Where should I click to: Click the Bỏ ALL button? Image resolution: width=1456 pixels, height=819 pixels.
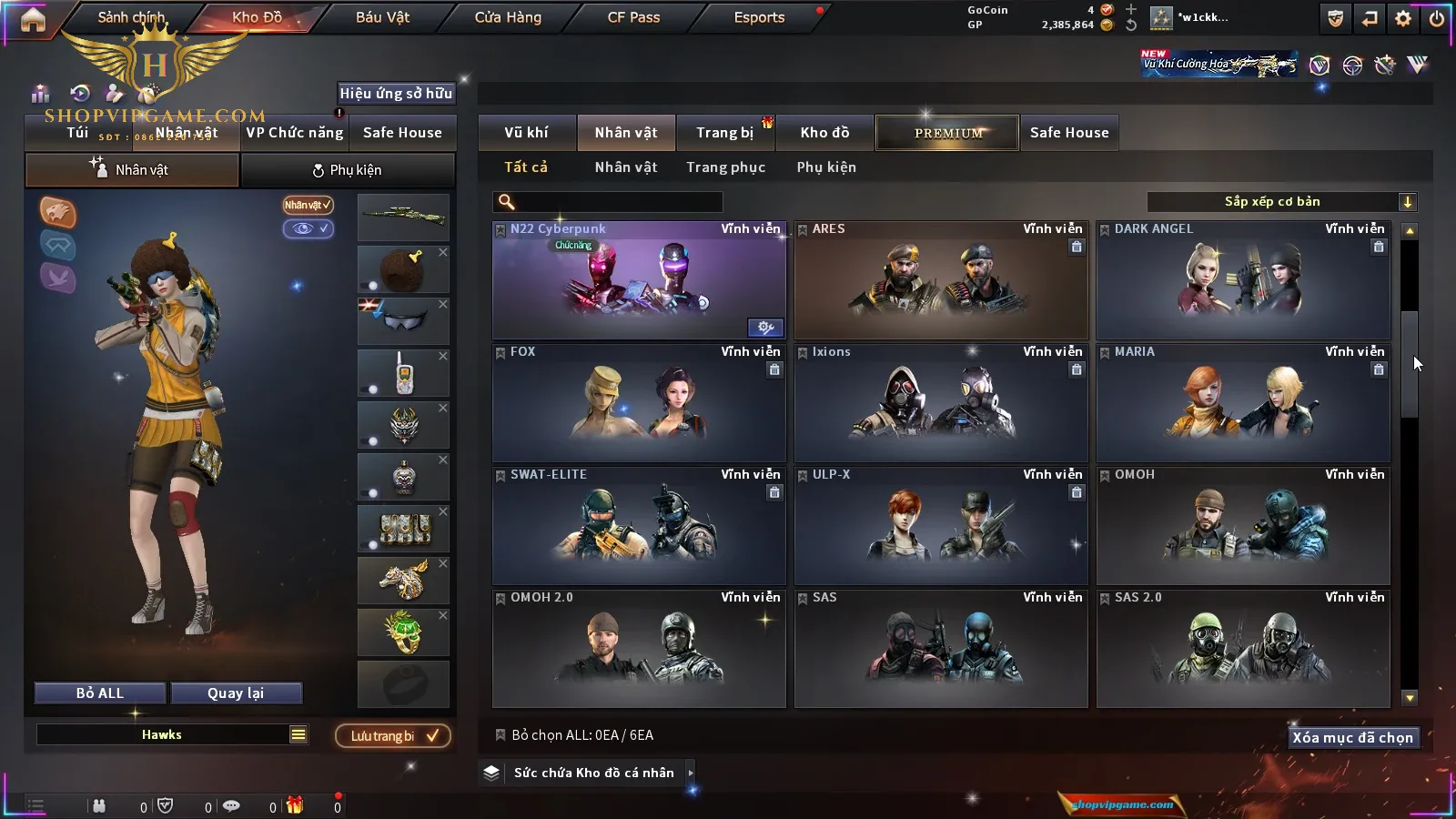point(100,693)
